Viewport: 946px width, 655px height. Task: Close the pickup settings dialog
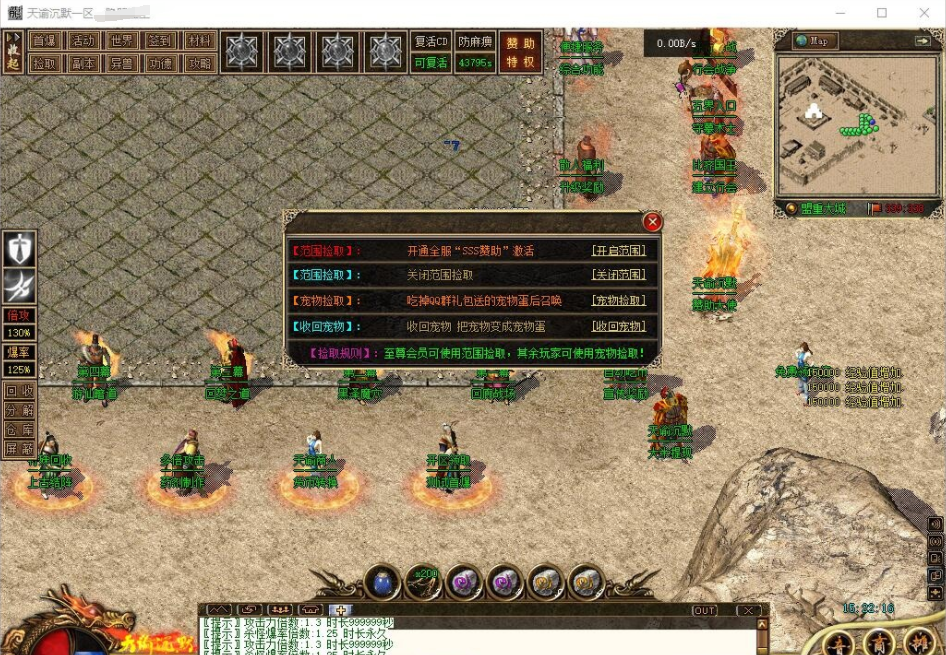pos(652,222)
